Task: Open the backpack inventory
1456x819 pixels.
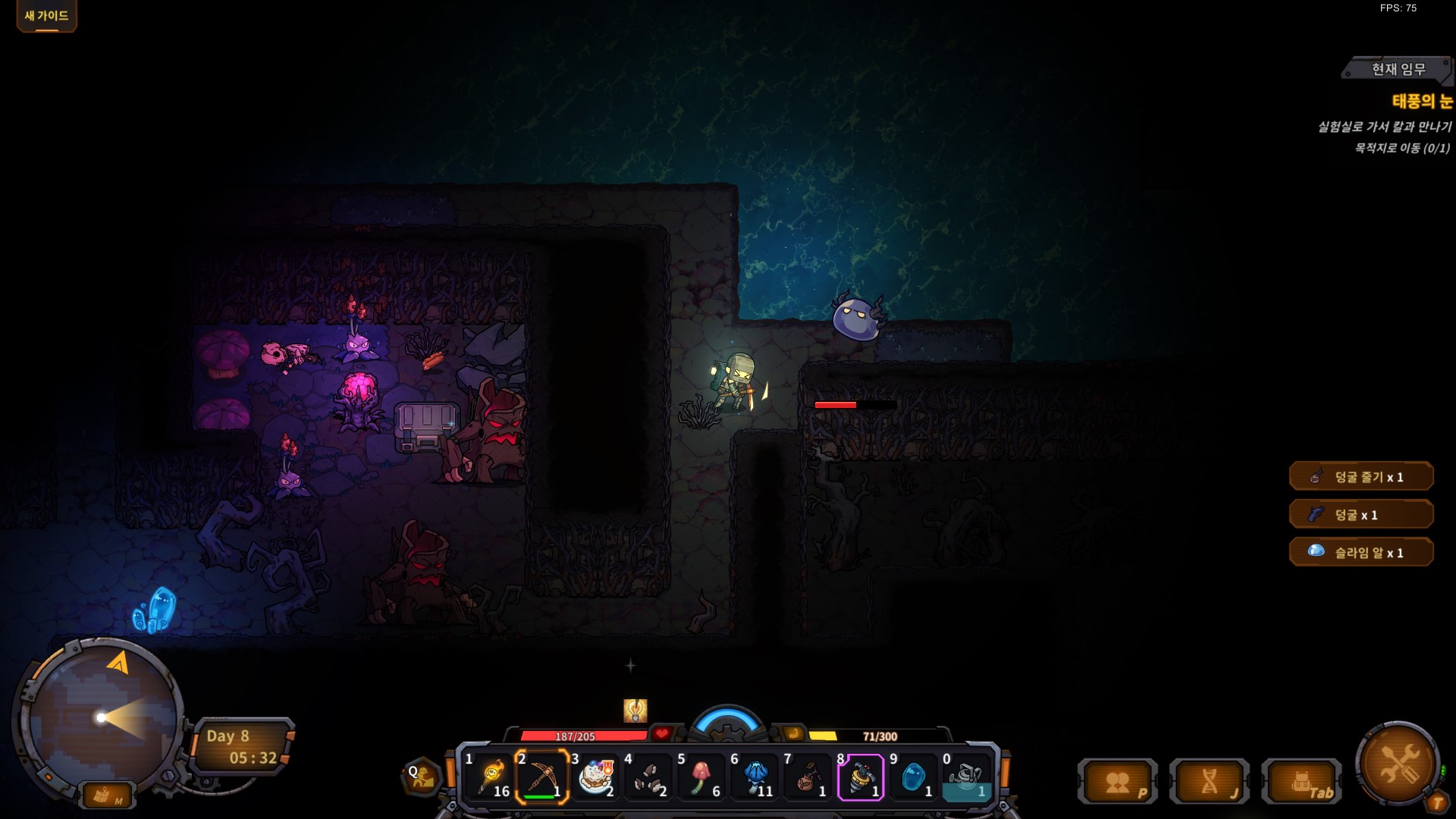Action: (1301, 783)
